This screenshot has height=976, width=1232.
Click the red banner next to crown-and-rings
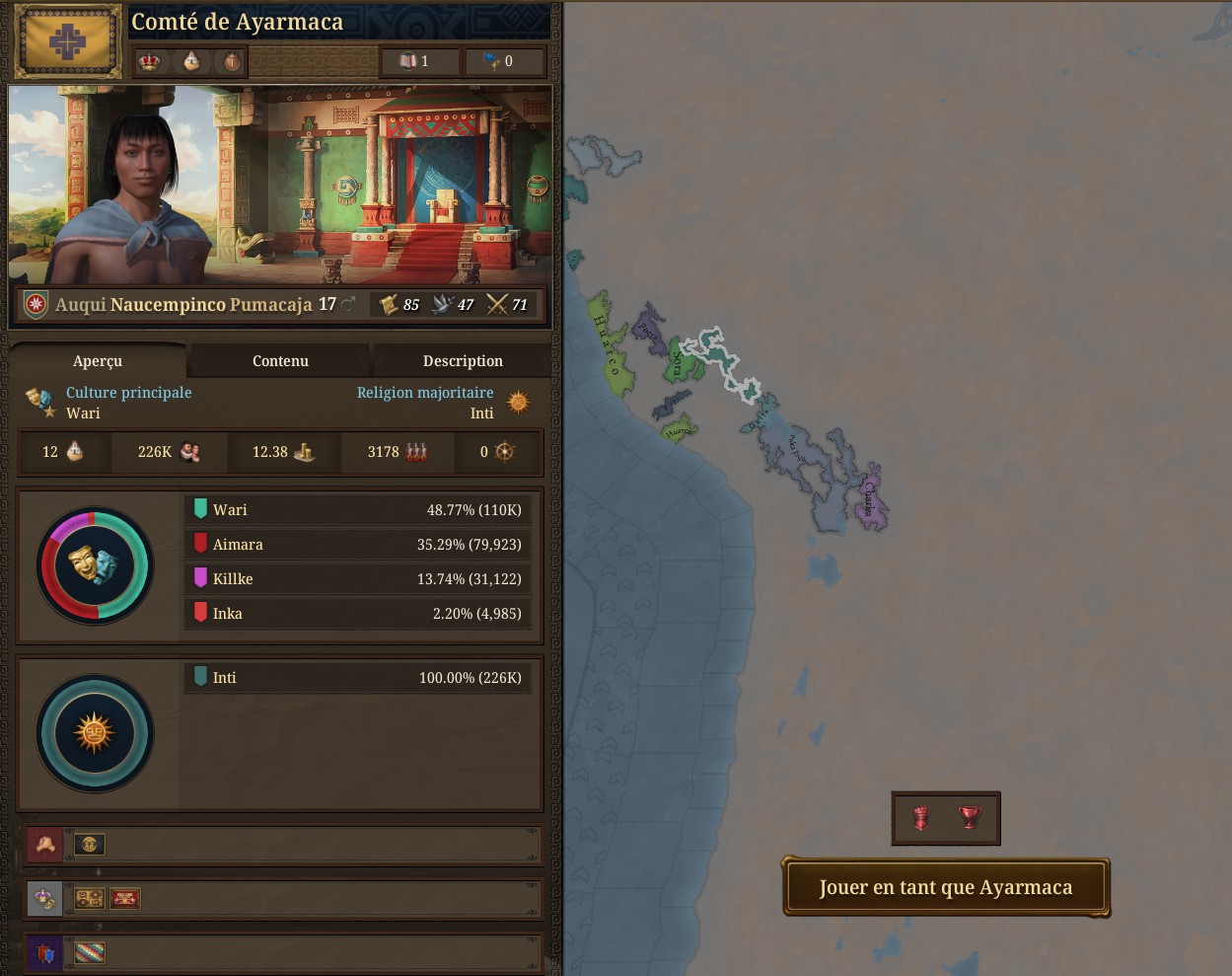tap(124, 898)
